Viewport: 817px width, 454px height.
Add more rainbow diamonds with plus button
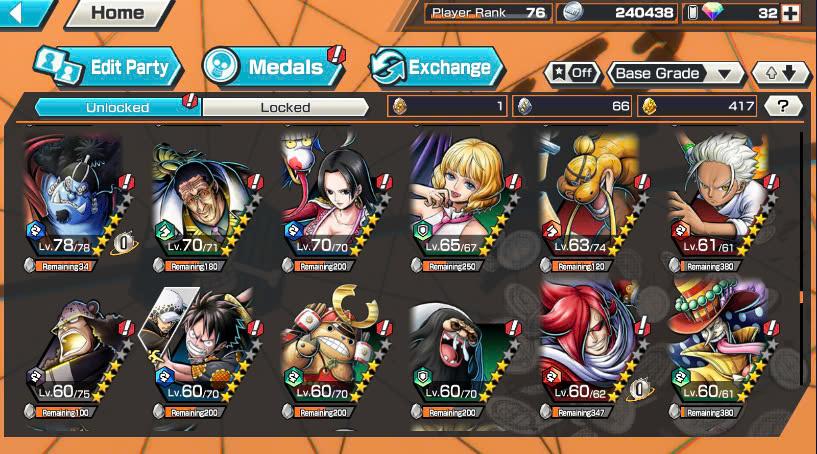click(x=790, y=13)
